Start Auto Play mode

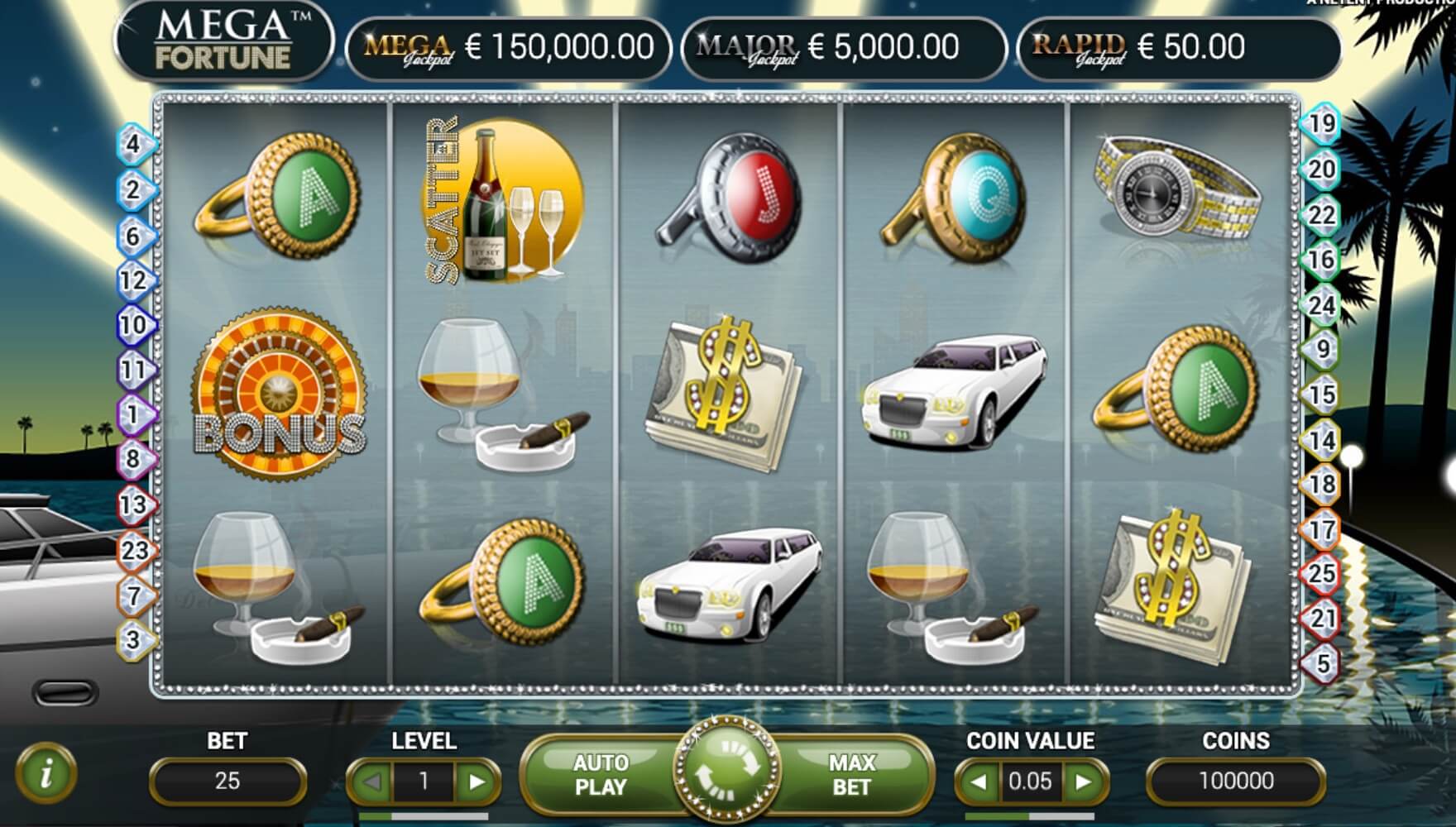pos(601,775)
